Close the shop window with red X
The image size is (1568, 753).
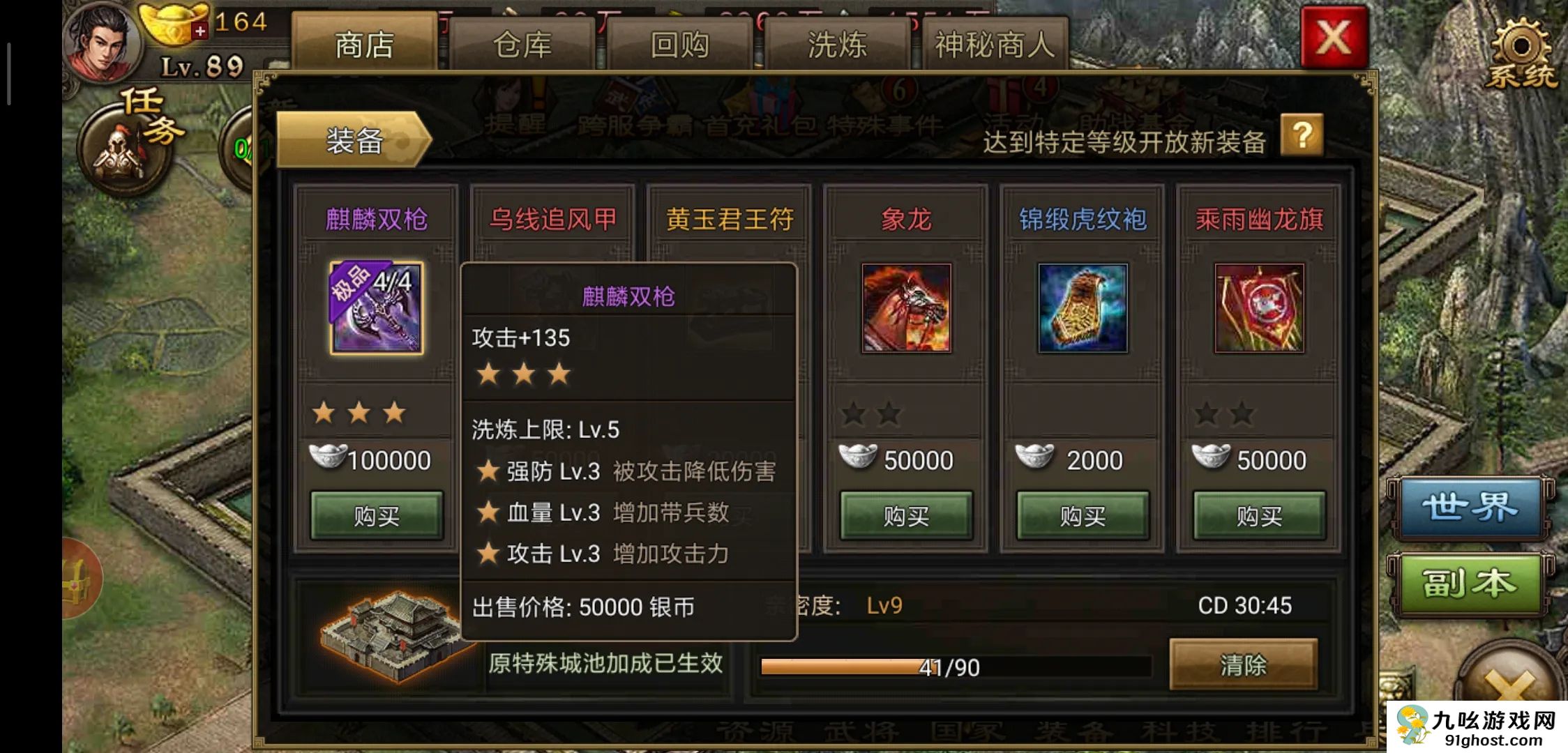pos(1333,38)
